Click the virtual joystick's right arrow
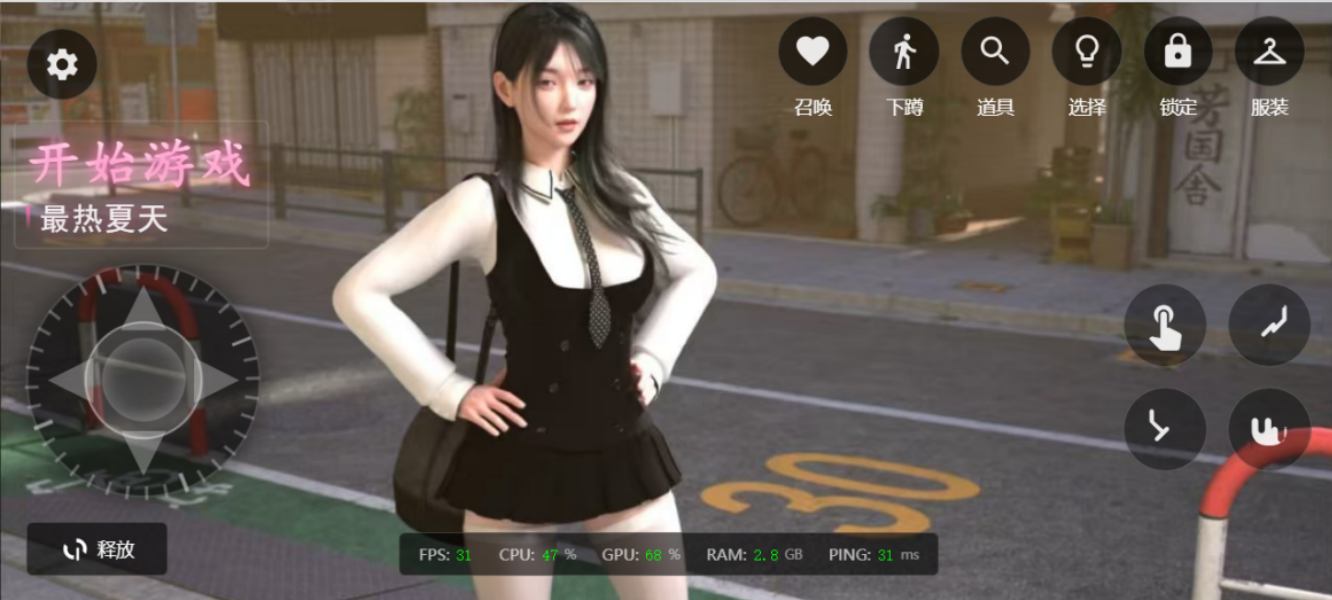Viewport: 1332px width, 600px height. pyautogui.click(x=218, y=381)
